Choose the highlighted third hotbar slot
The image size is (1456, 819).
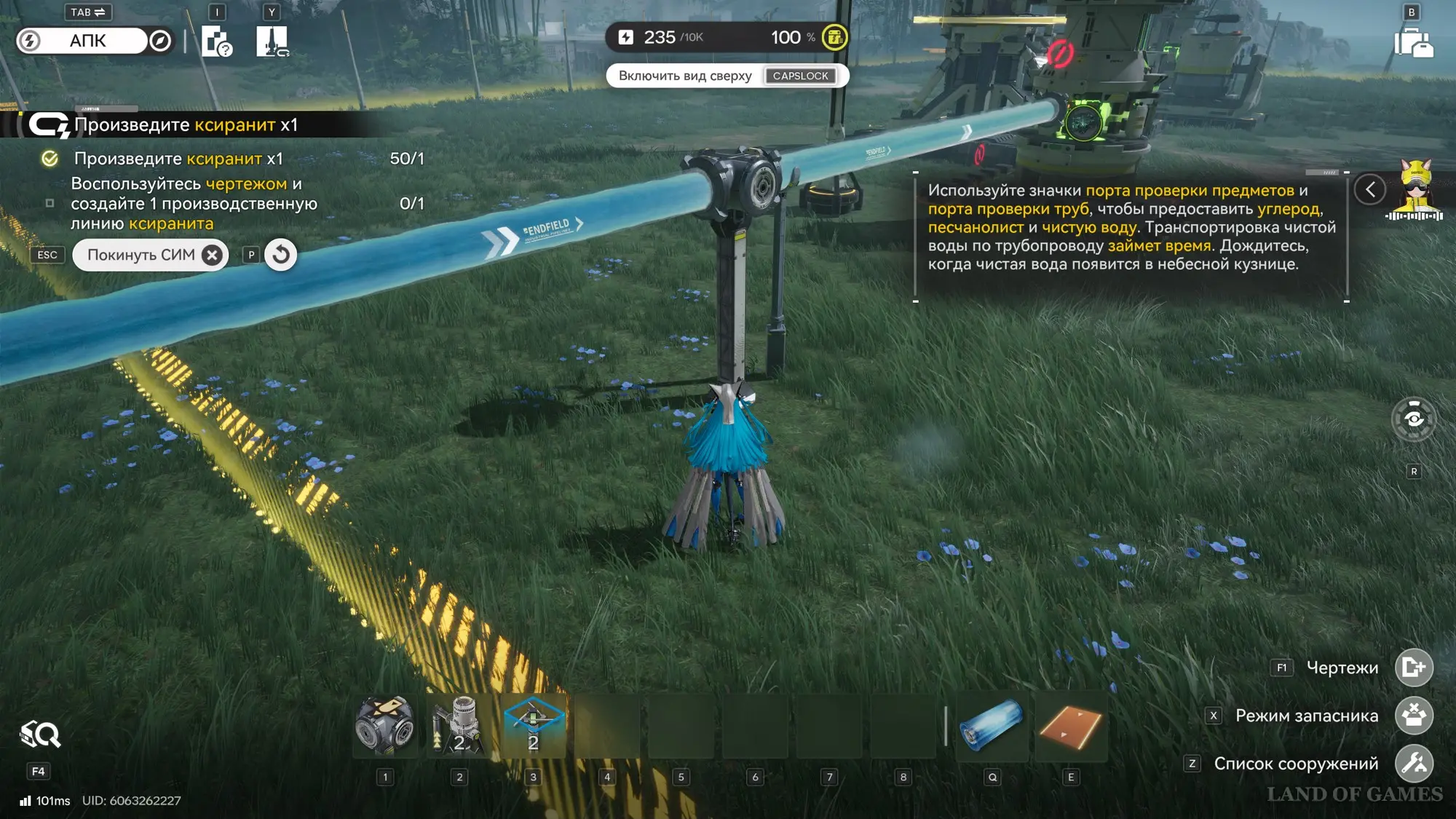[x=534, y=725]
